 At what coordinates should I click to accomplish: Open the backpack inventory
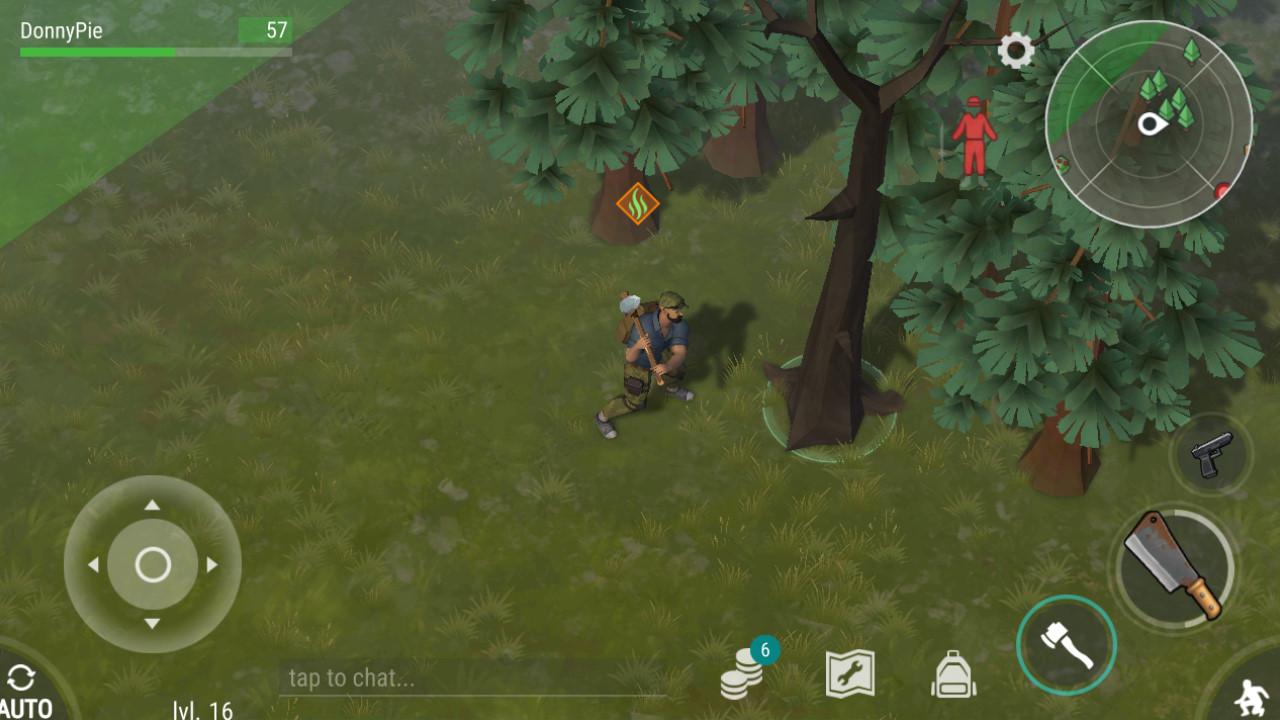click(953, 674)
